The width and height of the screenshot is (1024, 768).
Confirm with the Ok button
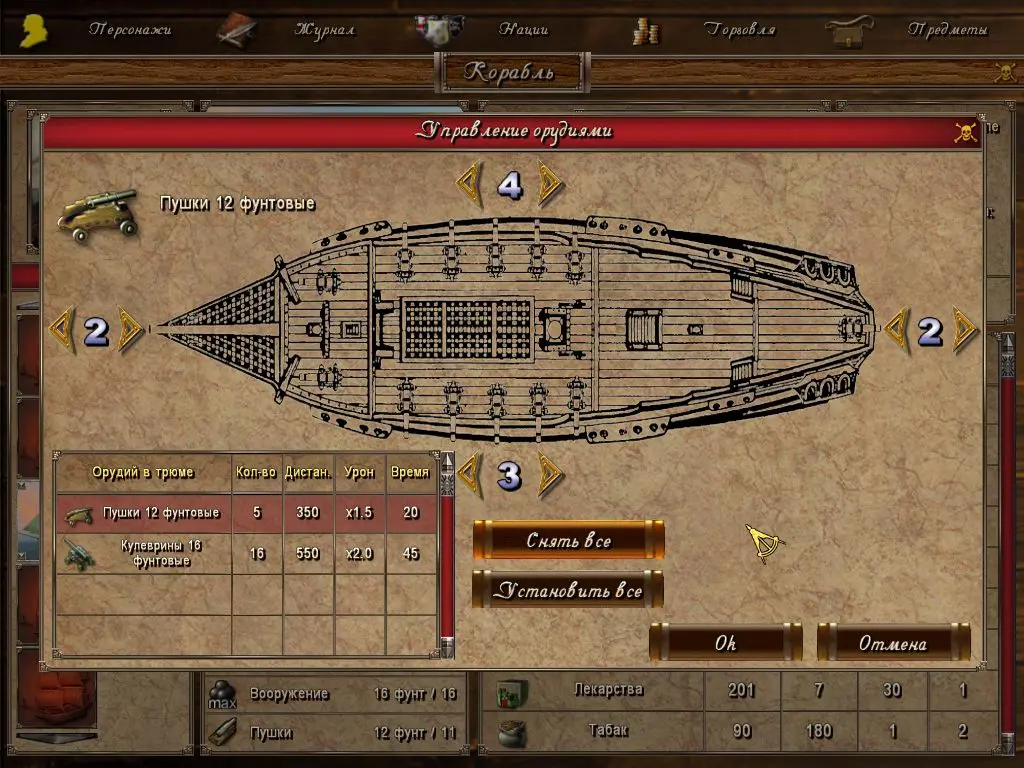[x=725, y=643]
